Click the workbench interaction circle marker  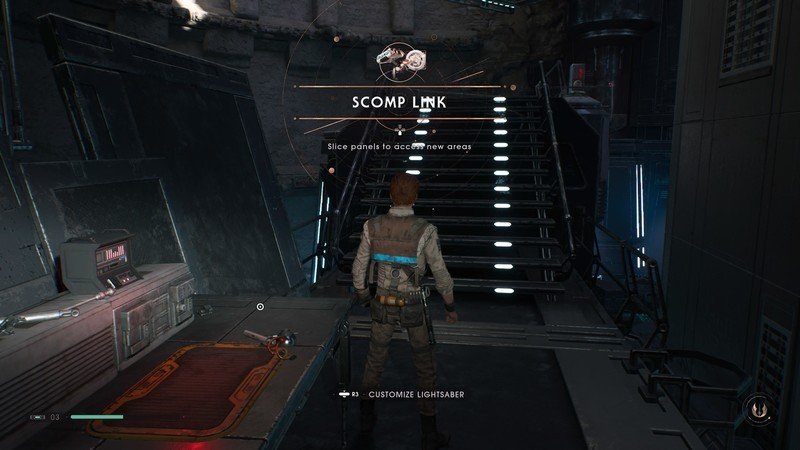(x=260, y=307)
